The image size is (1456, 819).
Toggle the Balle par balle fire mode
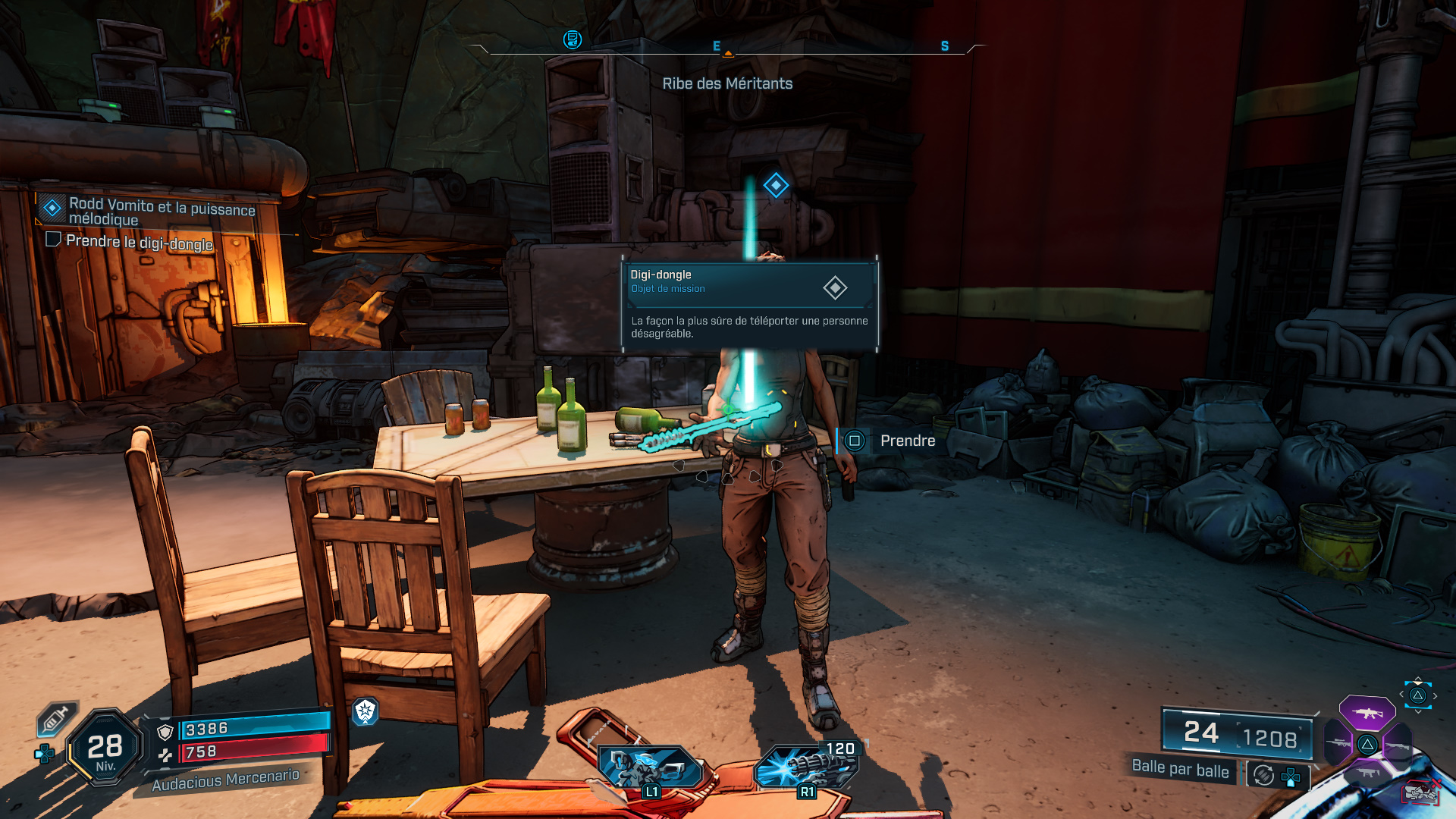click(x=1180, y=768)
